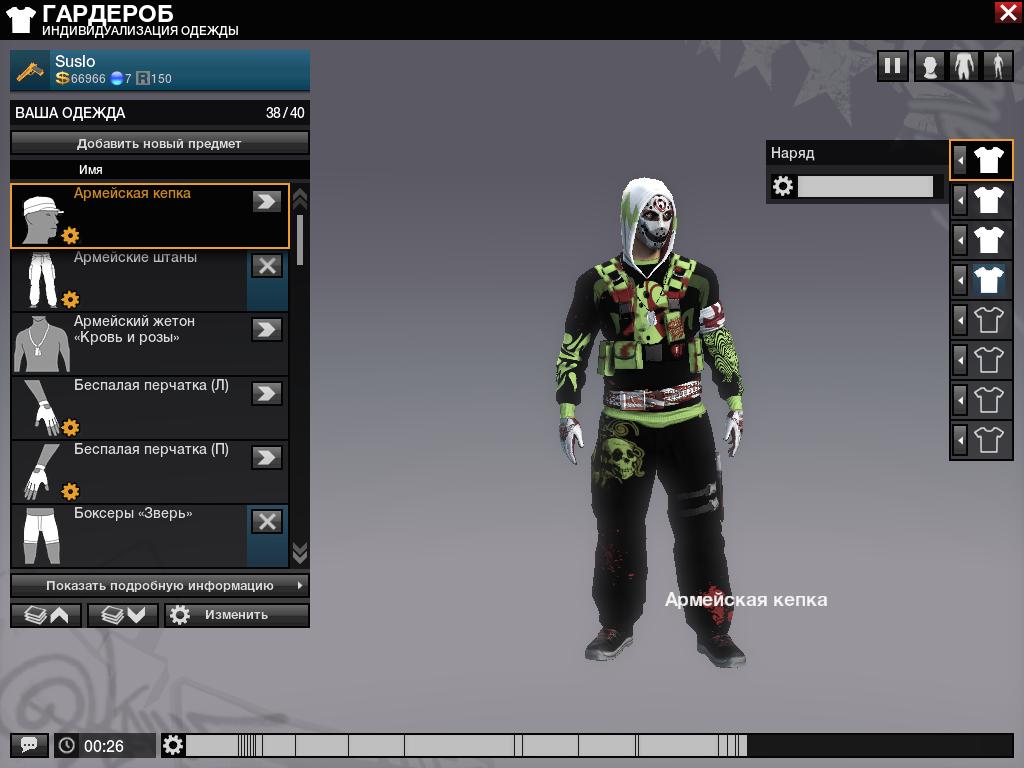The image size is (1024, 768).
Task: Pause the character rotation
Action: pyautogui.click(x=892, y=67)
